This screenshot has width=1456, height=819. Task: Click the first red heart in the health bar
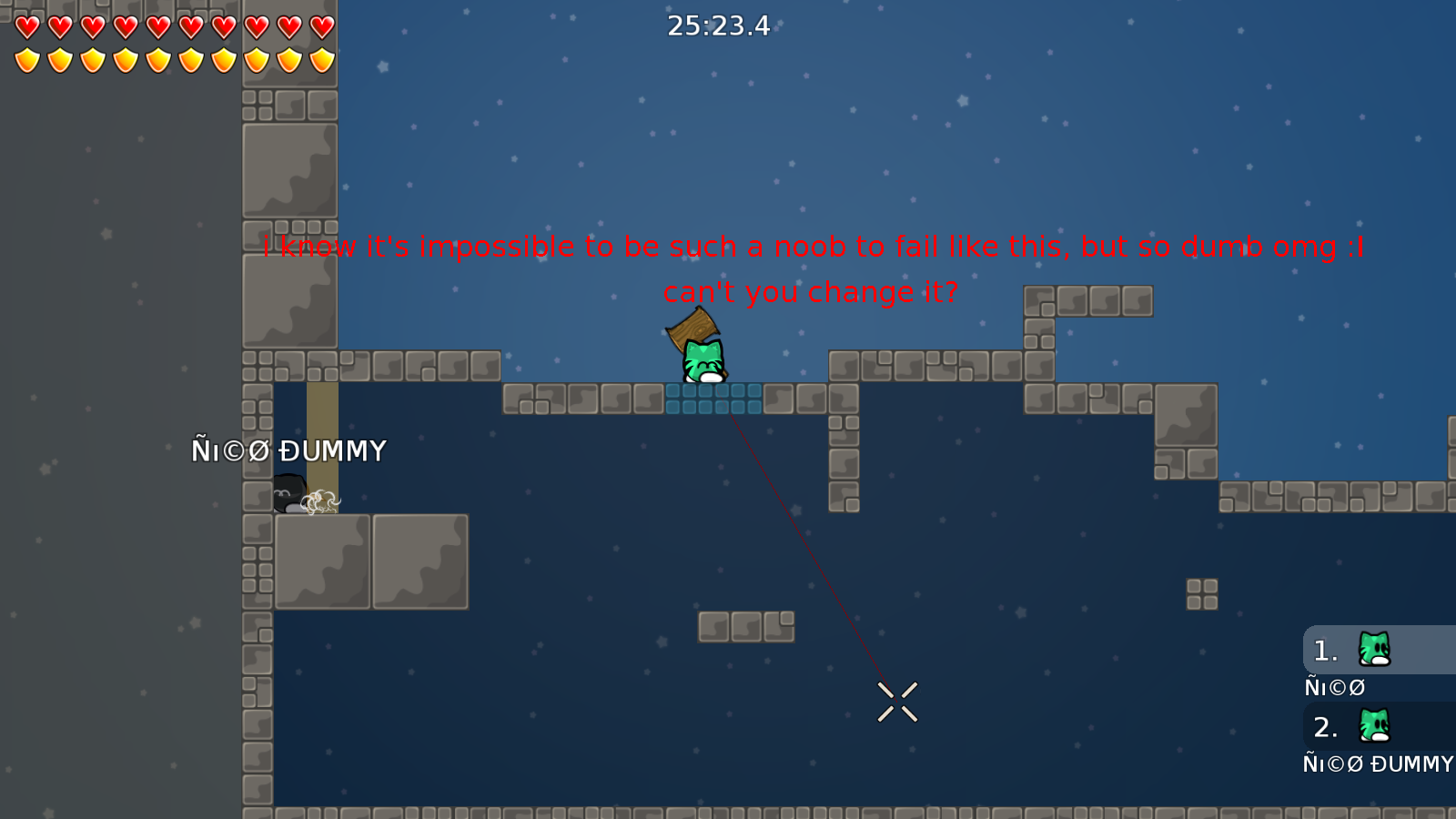(x=25, y=25)
